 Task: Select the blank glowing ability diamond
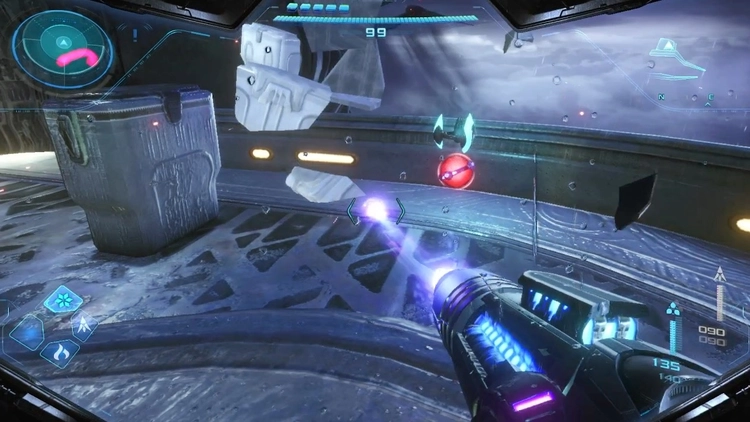click(27, 331)
